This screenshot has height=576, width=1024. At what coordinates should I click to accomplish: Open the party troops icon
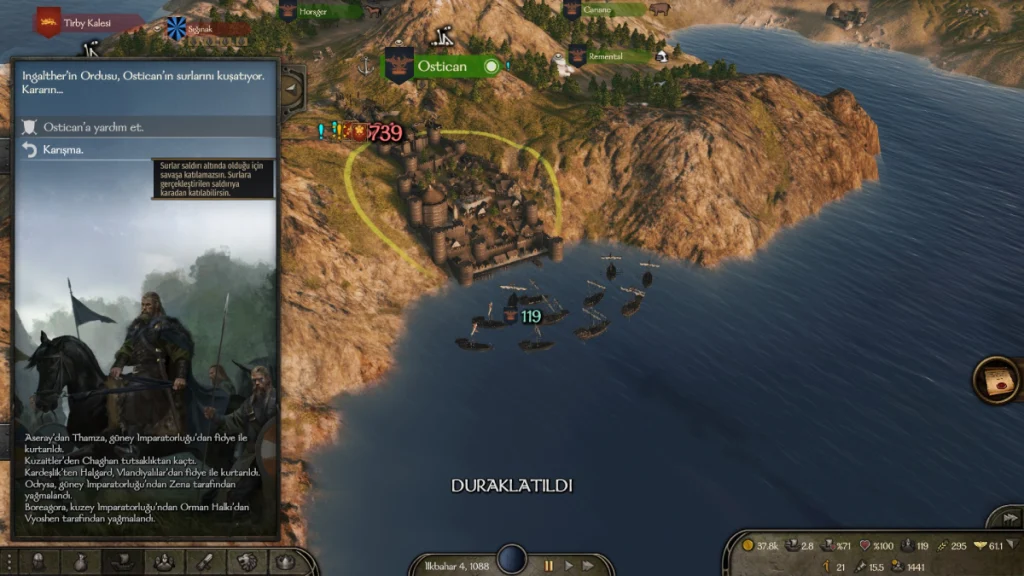[x=163, y=561]
